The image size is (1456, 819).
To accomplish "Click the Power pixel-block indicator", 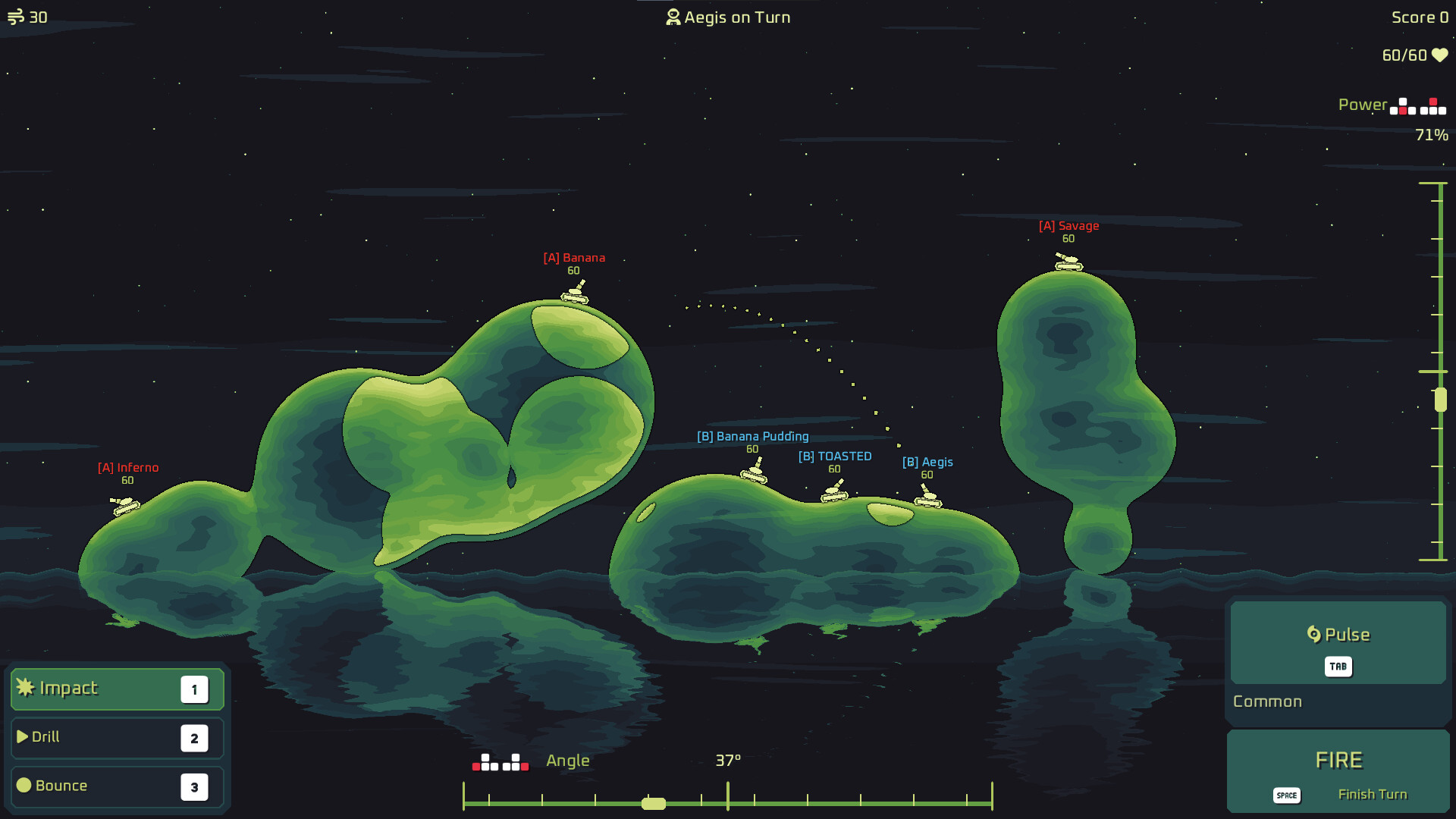I will tap(1416, 106).
